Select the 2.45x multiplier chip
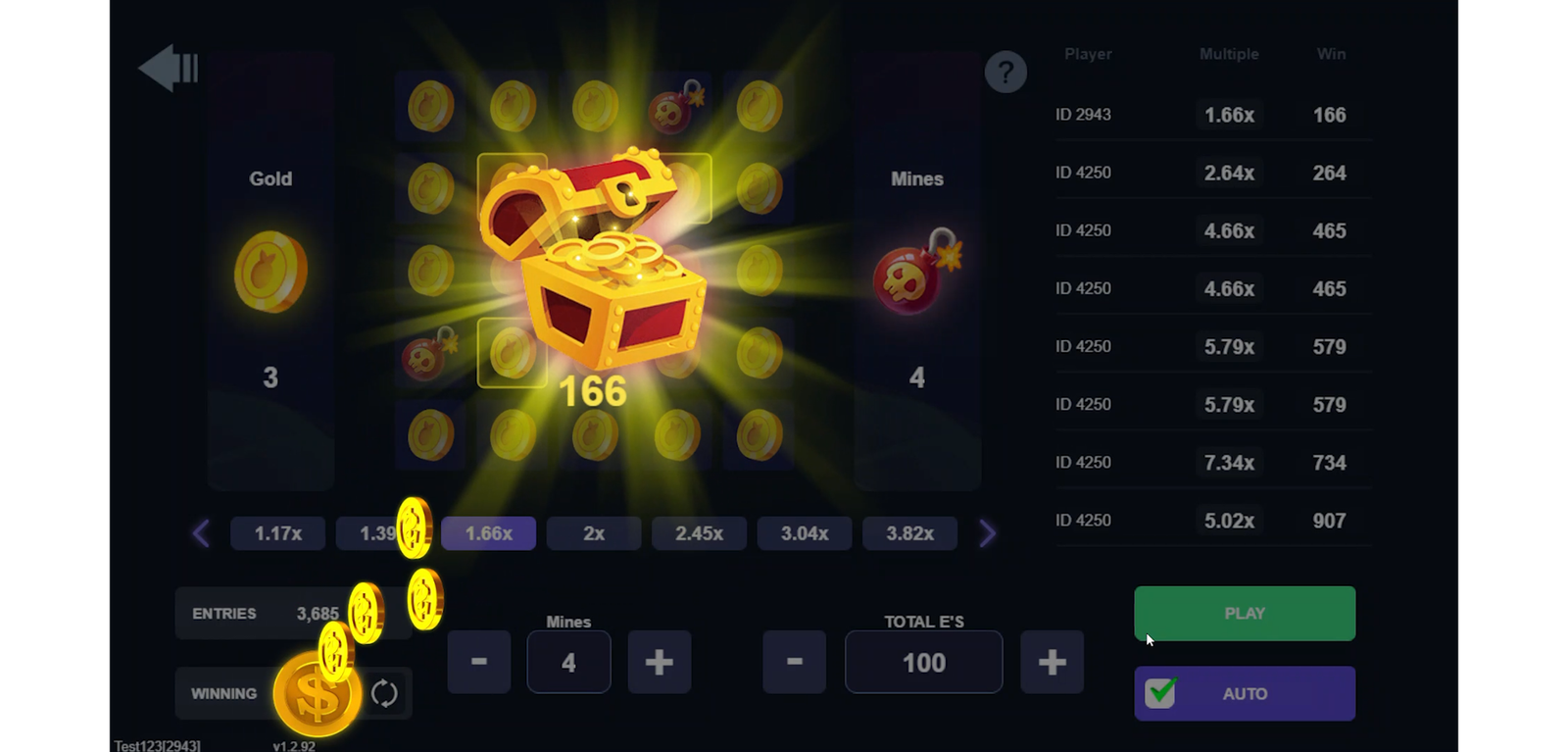The image size is (1568, 752). pyautogui.click(x=699, y=533)
